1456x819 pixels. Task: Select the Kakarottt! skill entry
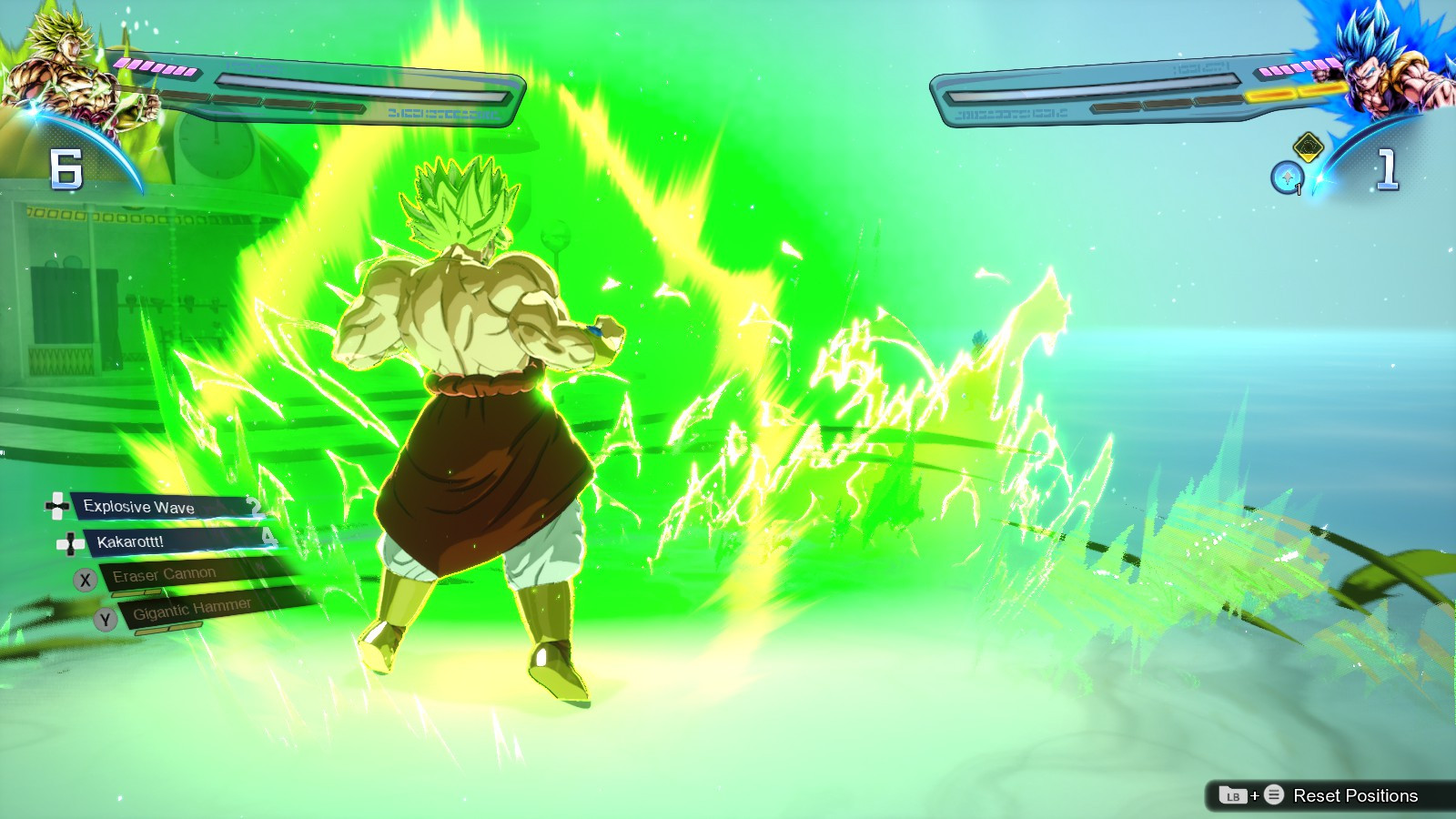pyautogui.click(x=159, y=542)
